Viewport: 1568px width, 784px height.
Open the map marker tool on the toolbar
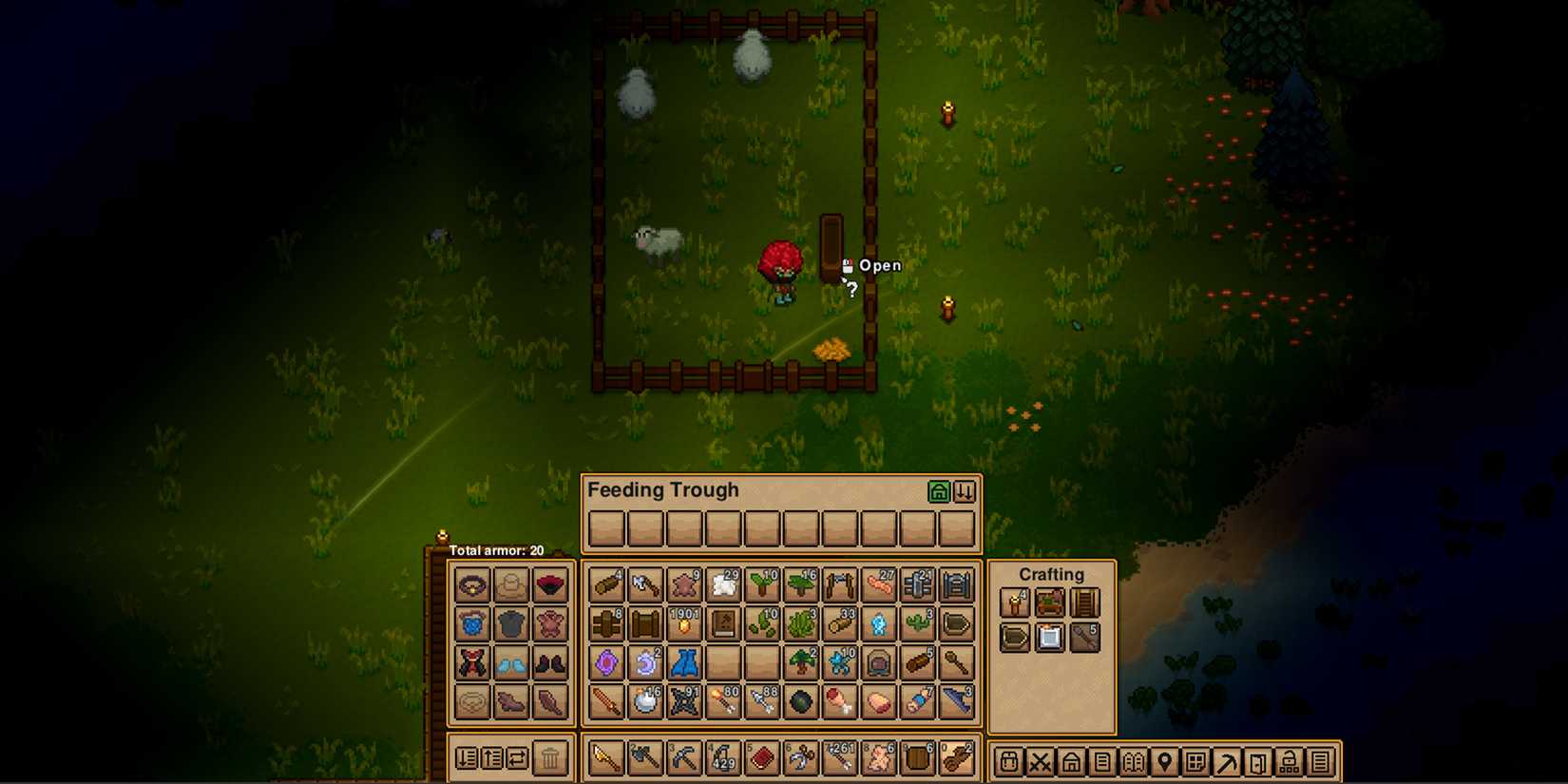1164,760
